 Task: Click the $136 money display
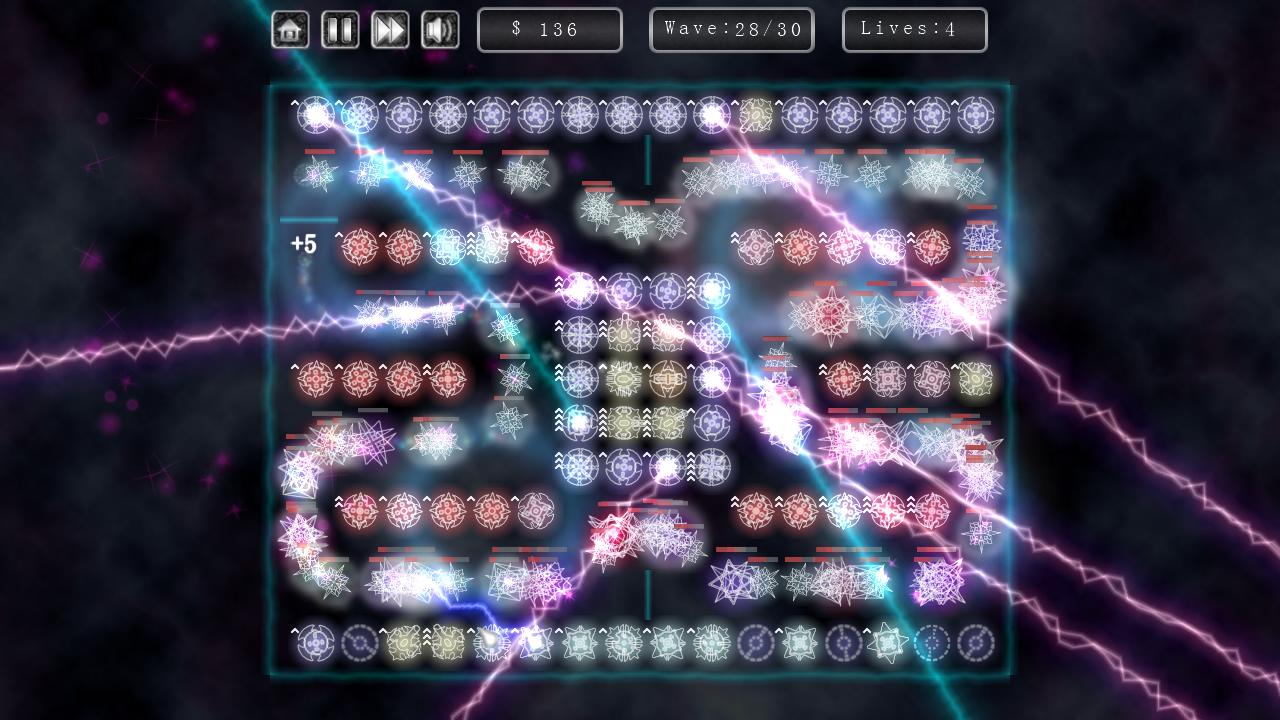pos(550,29)
